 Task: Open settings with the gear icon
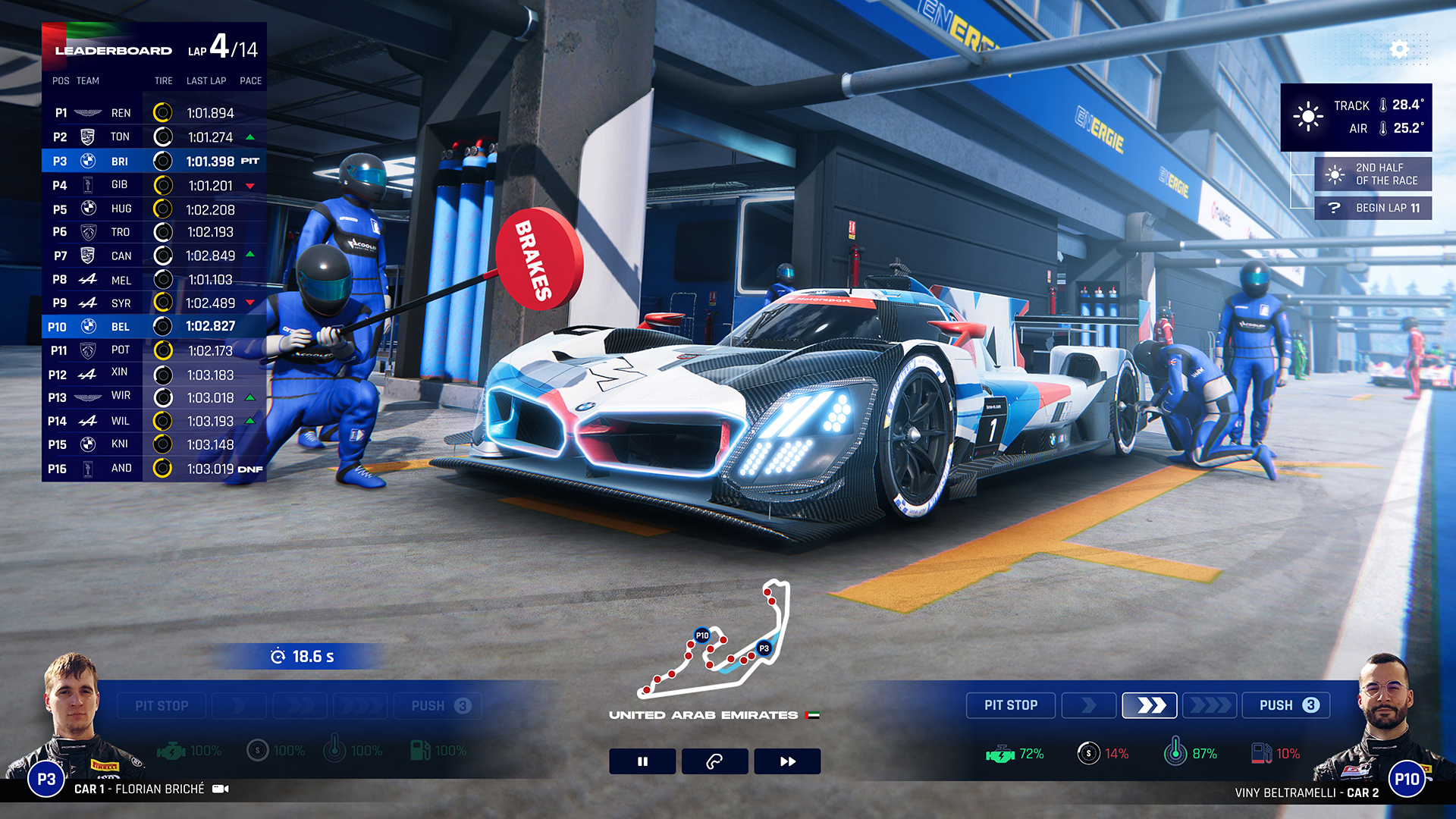tap(1399, 50)
